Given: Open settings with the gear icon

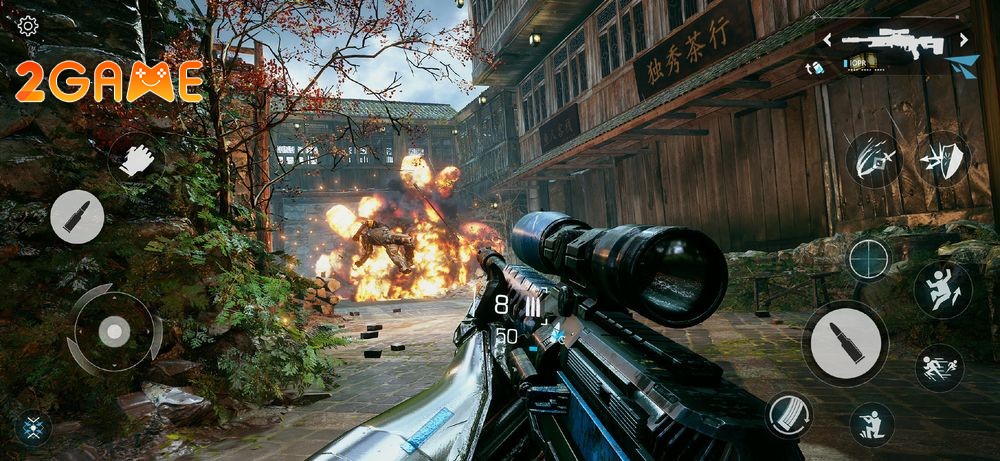Looking at the screenshot, I should [28, 26].
